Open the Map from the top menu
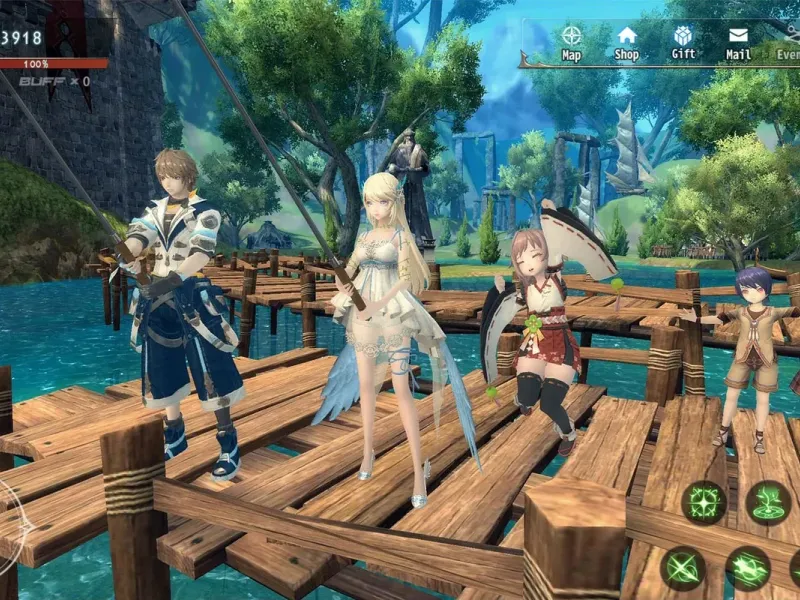This screenshot has height=600, width=800. 572,42
